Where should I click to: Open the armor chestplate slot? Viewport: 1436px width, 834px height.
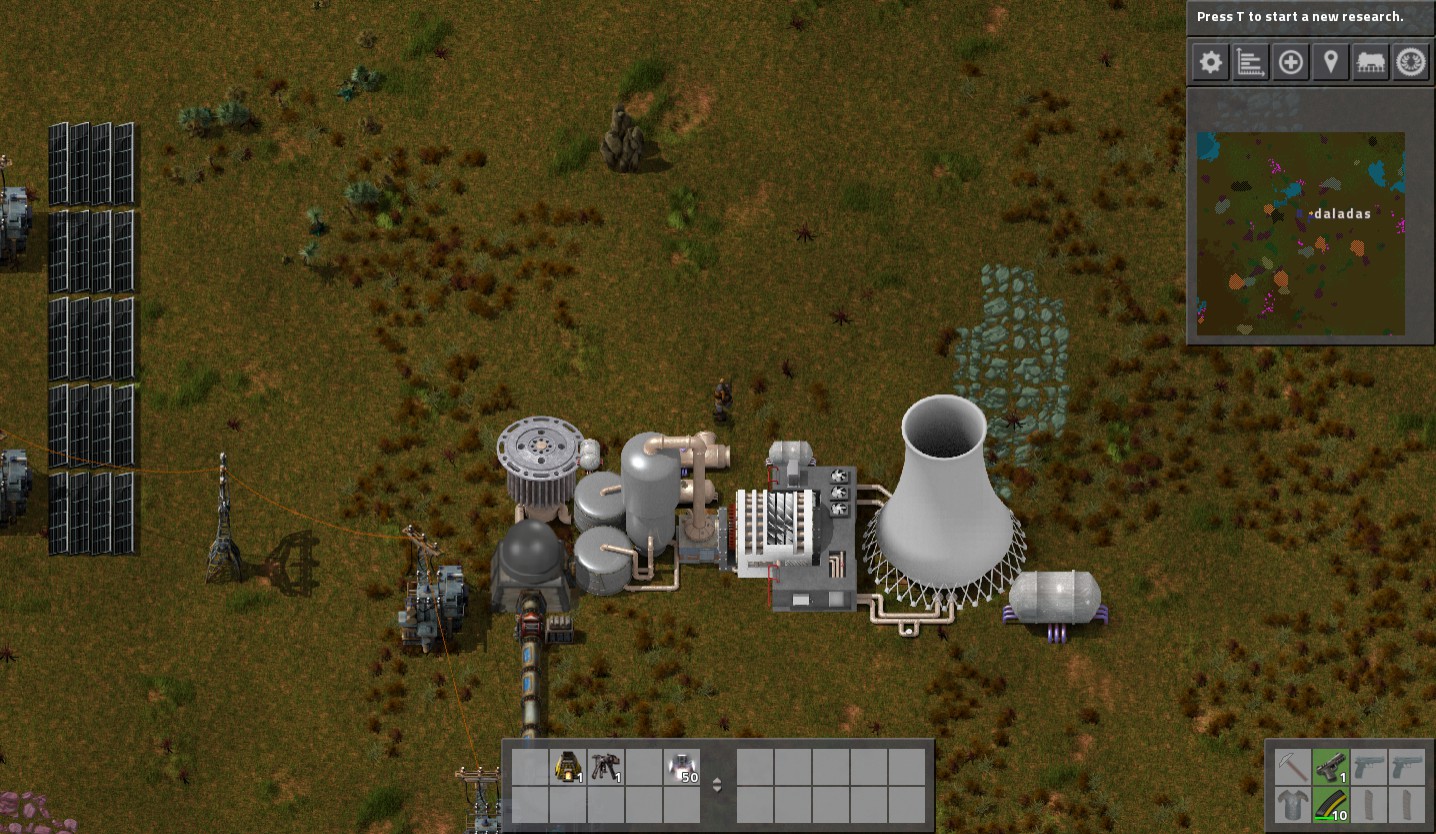pyautogui.click(x=1292, y=805)
